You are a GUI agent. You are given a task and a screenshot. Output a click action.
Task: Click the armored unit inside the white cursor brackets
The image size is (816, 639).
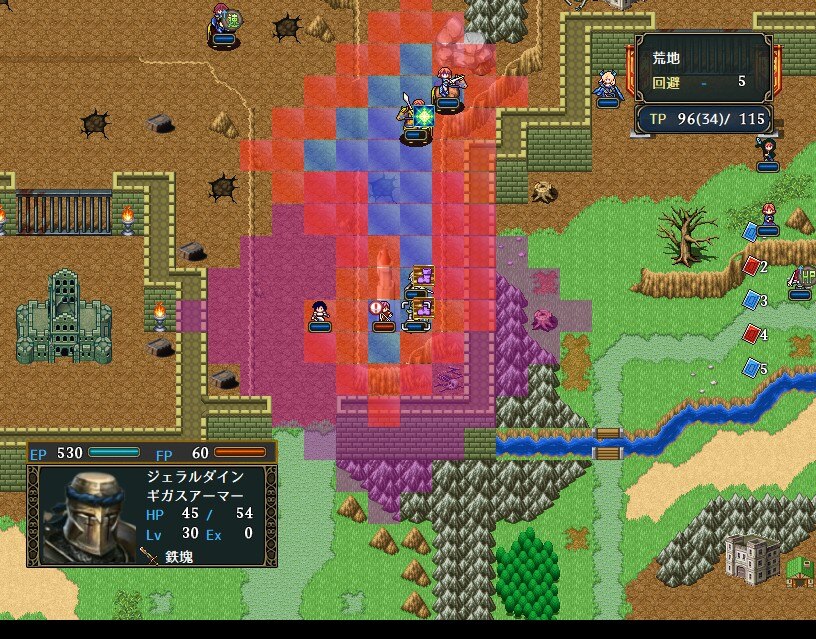tap(417, 314)
